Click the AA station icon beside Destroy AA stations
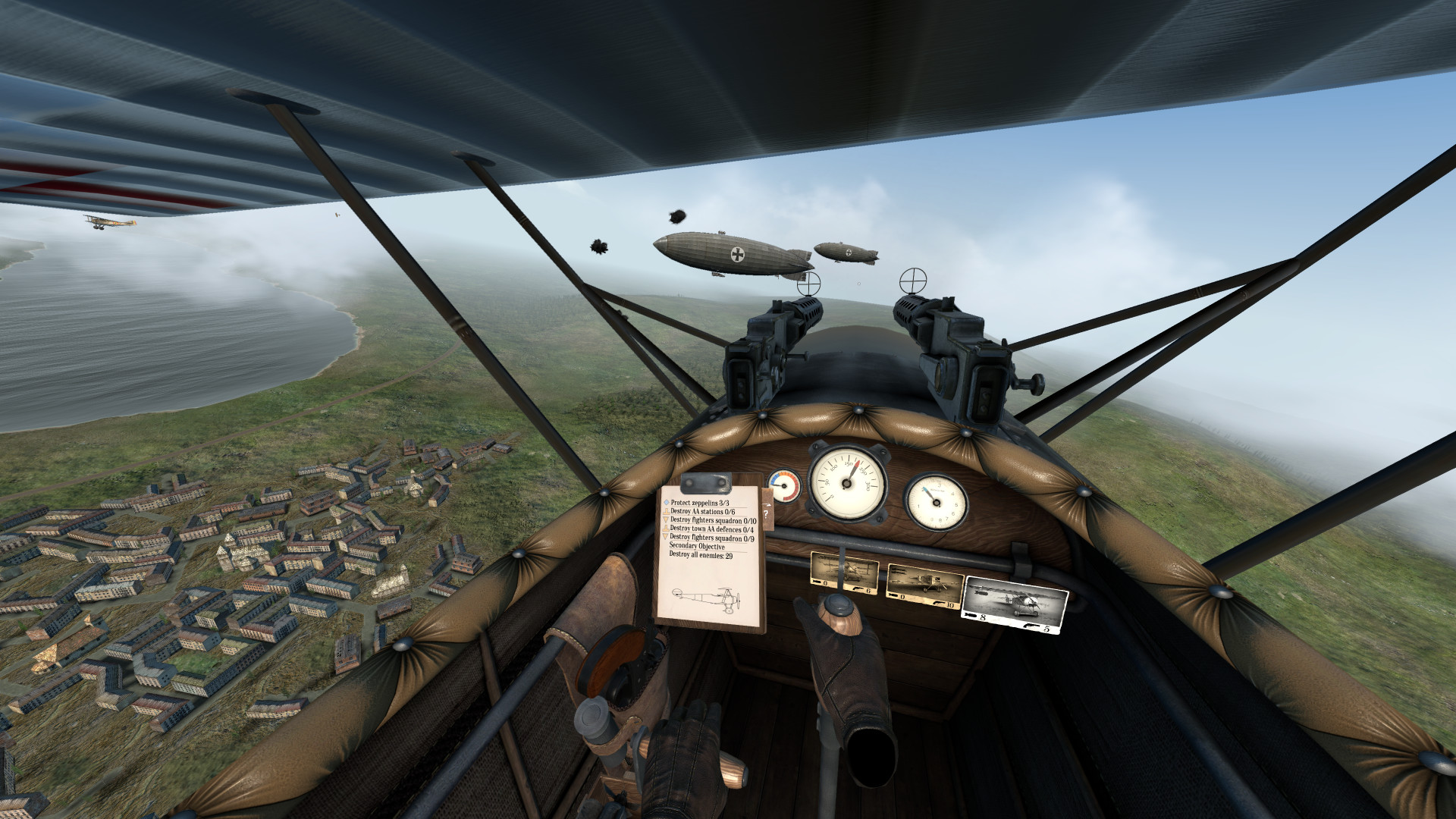Viewport: 1456px width, 819px height. point(667,512)
